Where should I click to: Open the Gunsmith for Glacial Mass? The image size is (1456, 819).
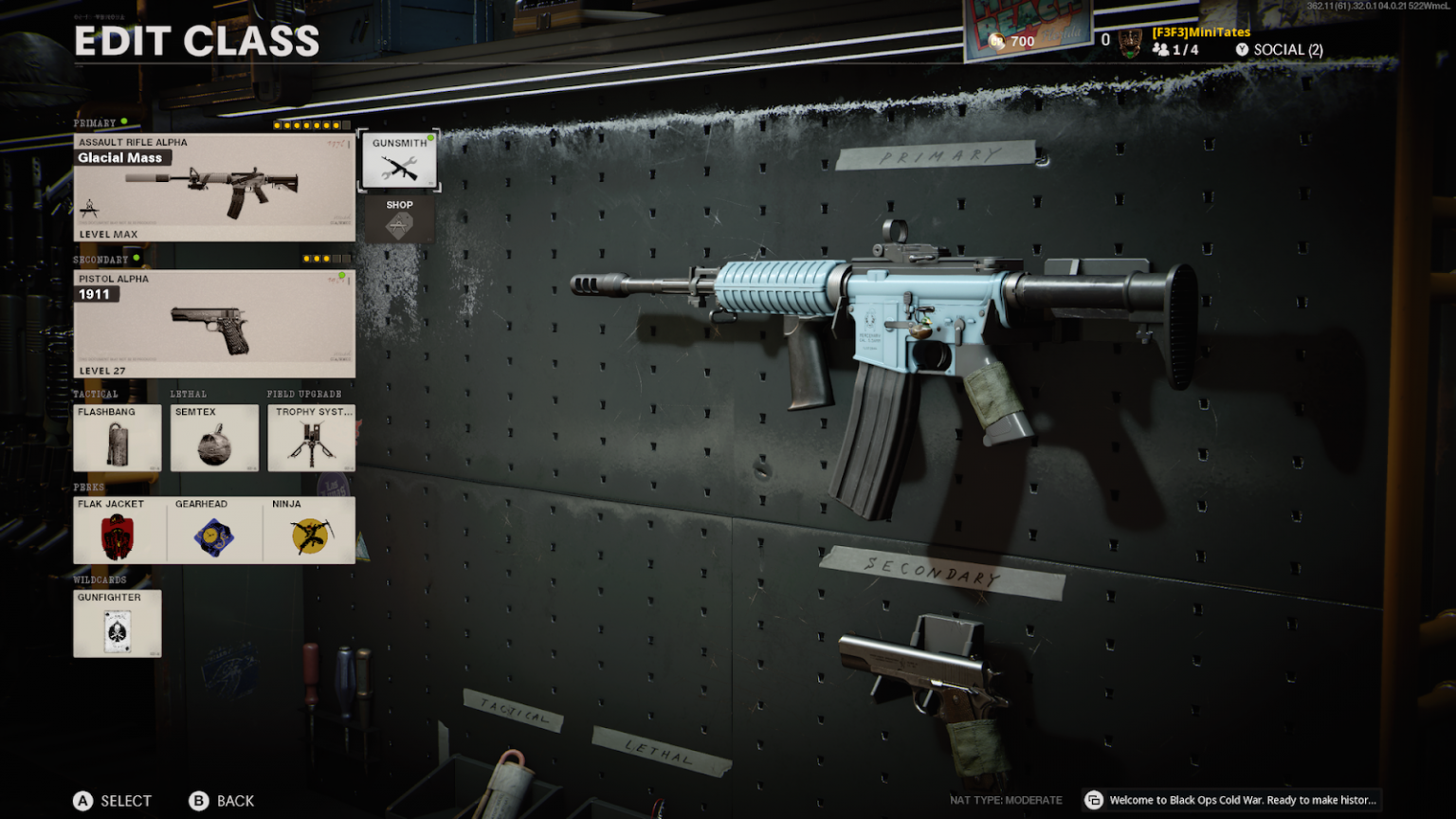[x=399, y=159]
